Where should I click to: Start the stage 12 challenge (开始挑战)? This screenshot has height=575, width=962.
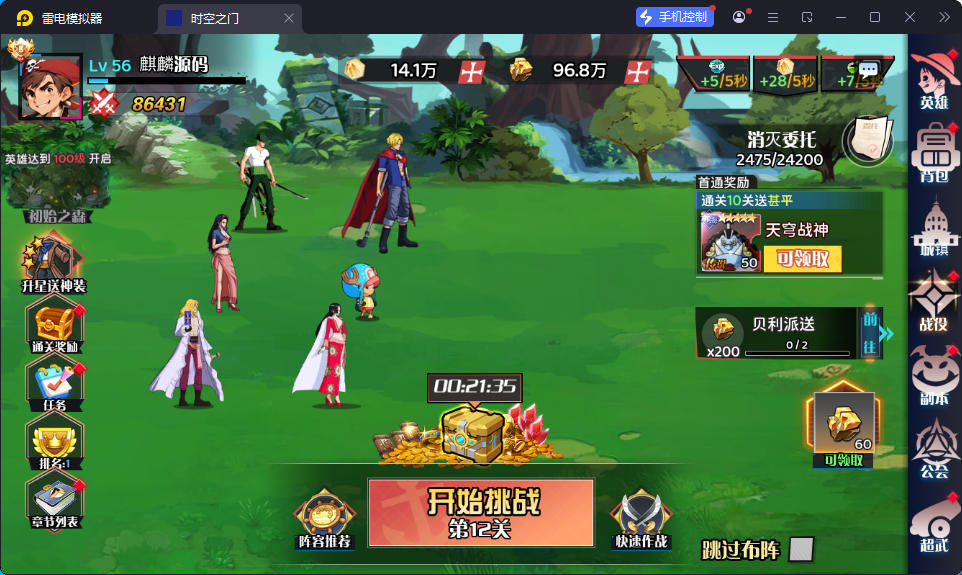point(480,511)
